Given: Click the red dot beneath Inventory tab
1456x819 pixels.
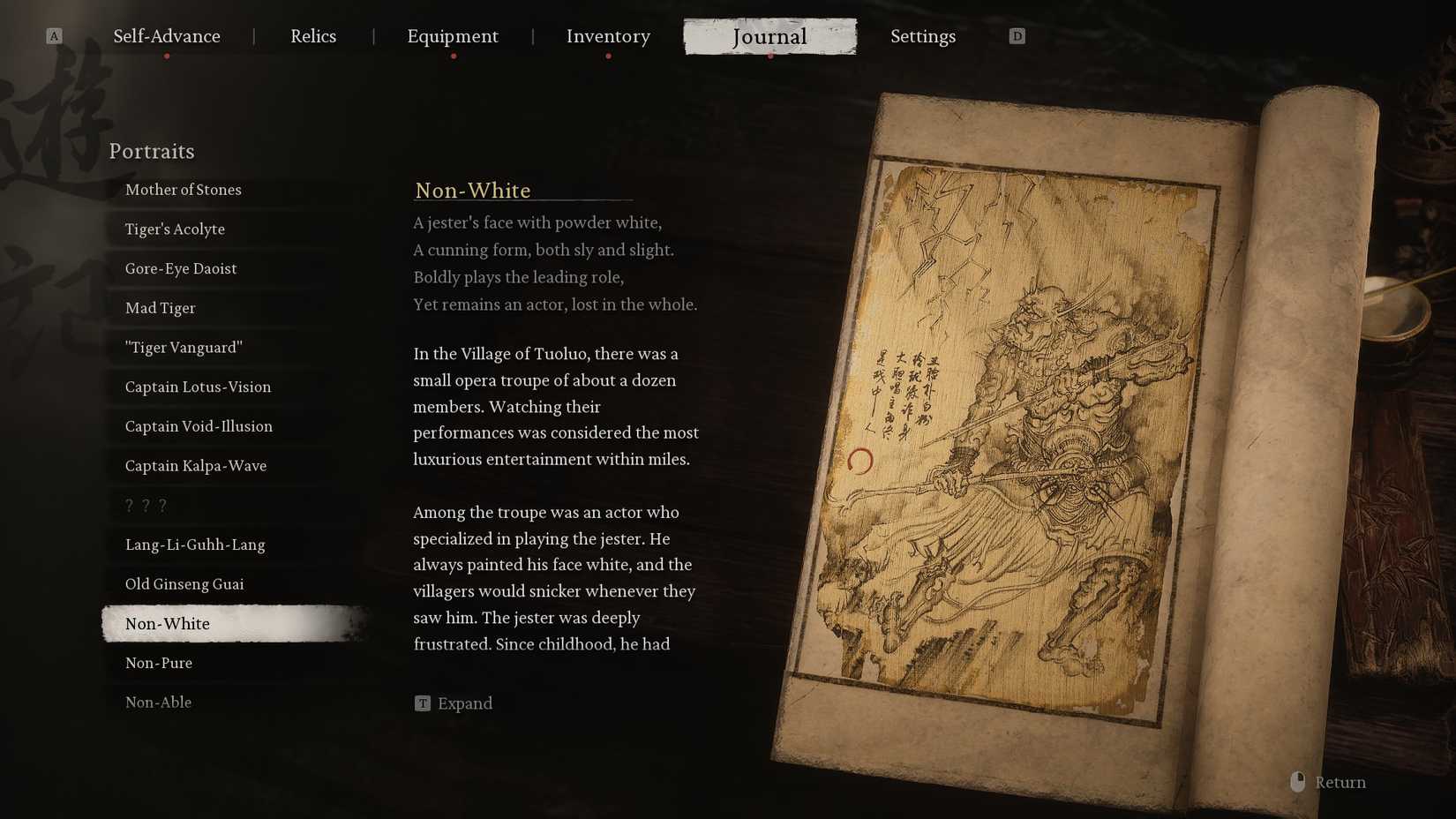Looking at the screenshot, I should (x=608, y=55).
